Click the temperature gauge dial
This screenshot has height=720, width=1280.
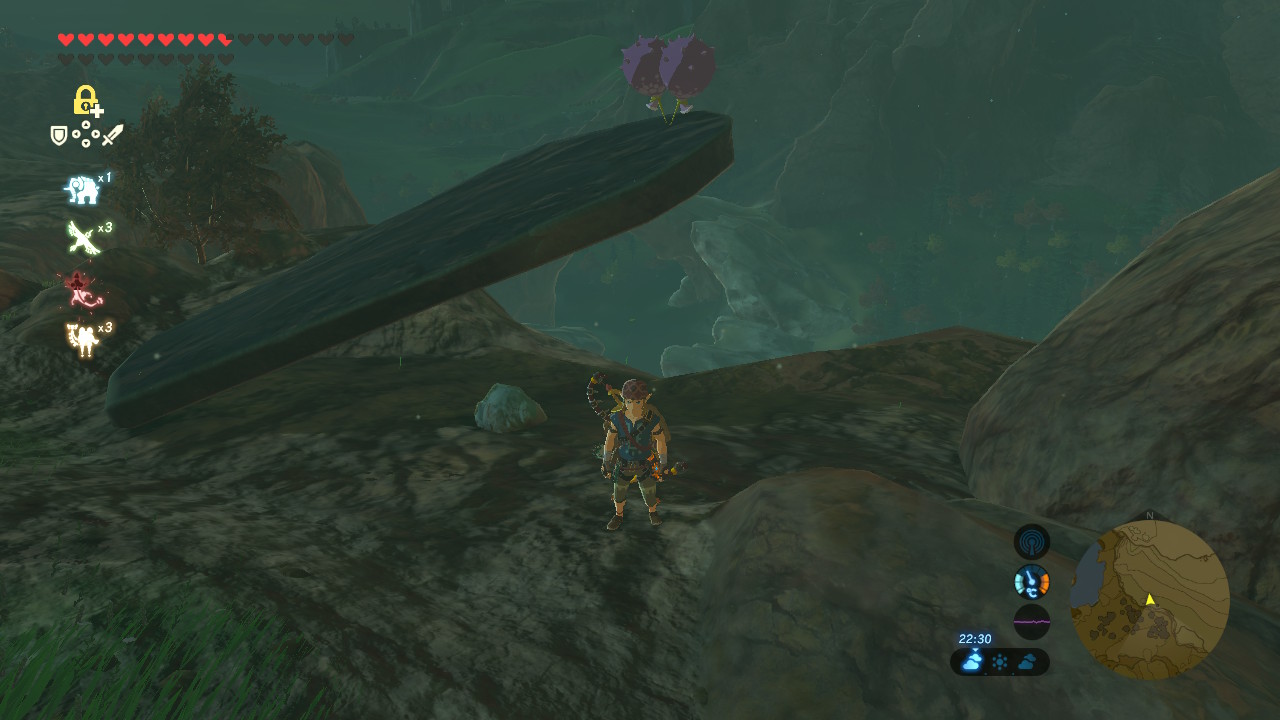1032,581
